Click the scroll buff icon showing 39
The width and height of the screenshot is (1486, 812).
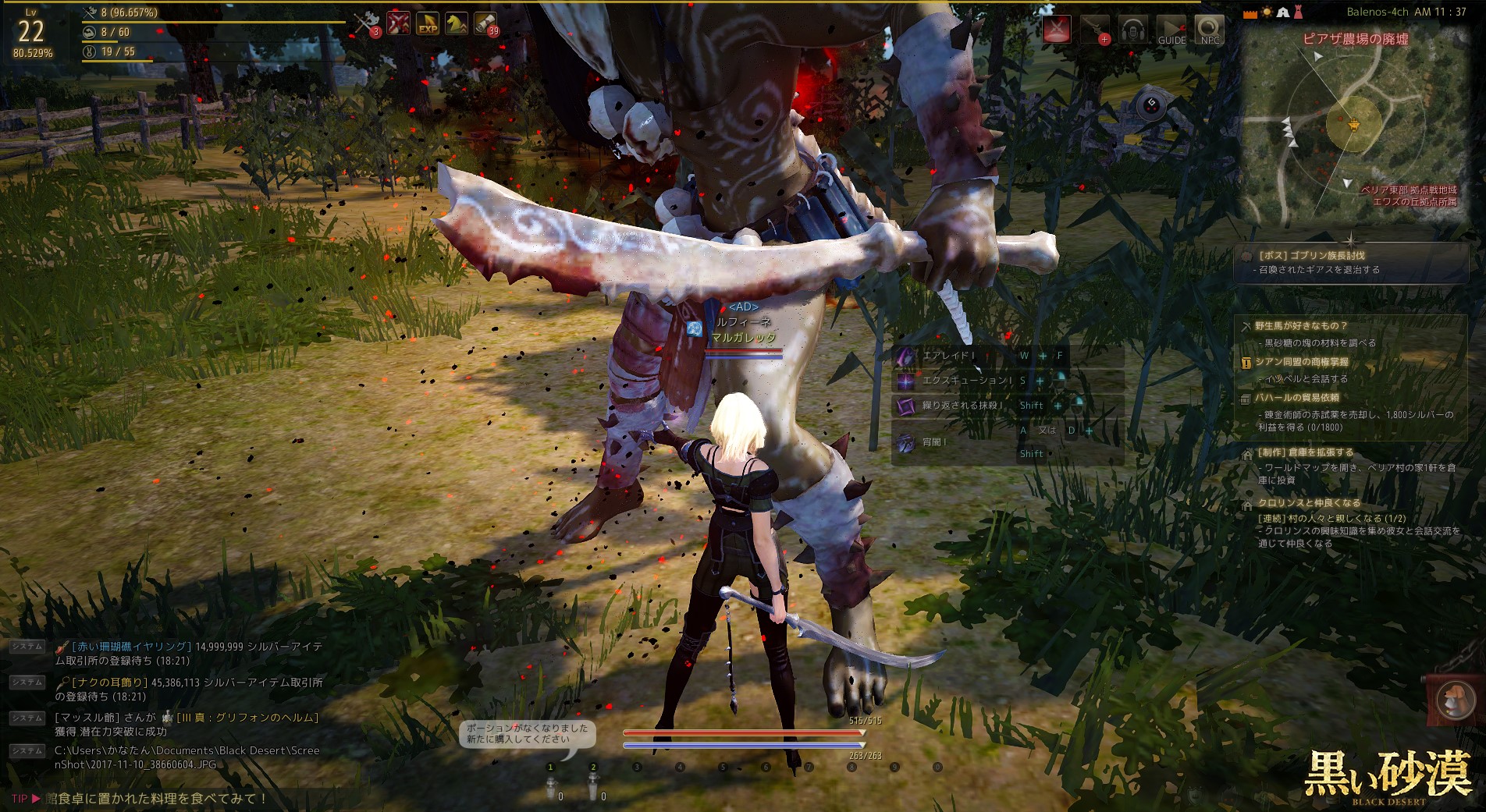(x=485, y=24)
